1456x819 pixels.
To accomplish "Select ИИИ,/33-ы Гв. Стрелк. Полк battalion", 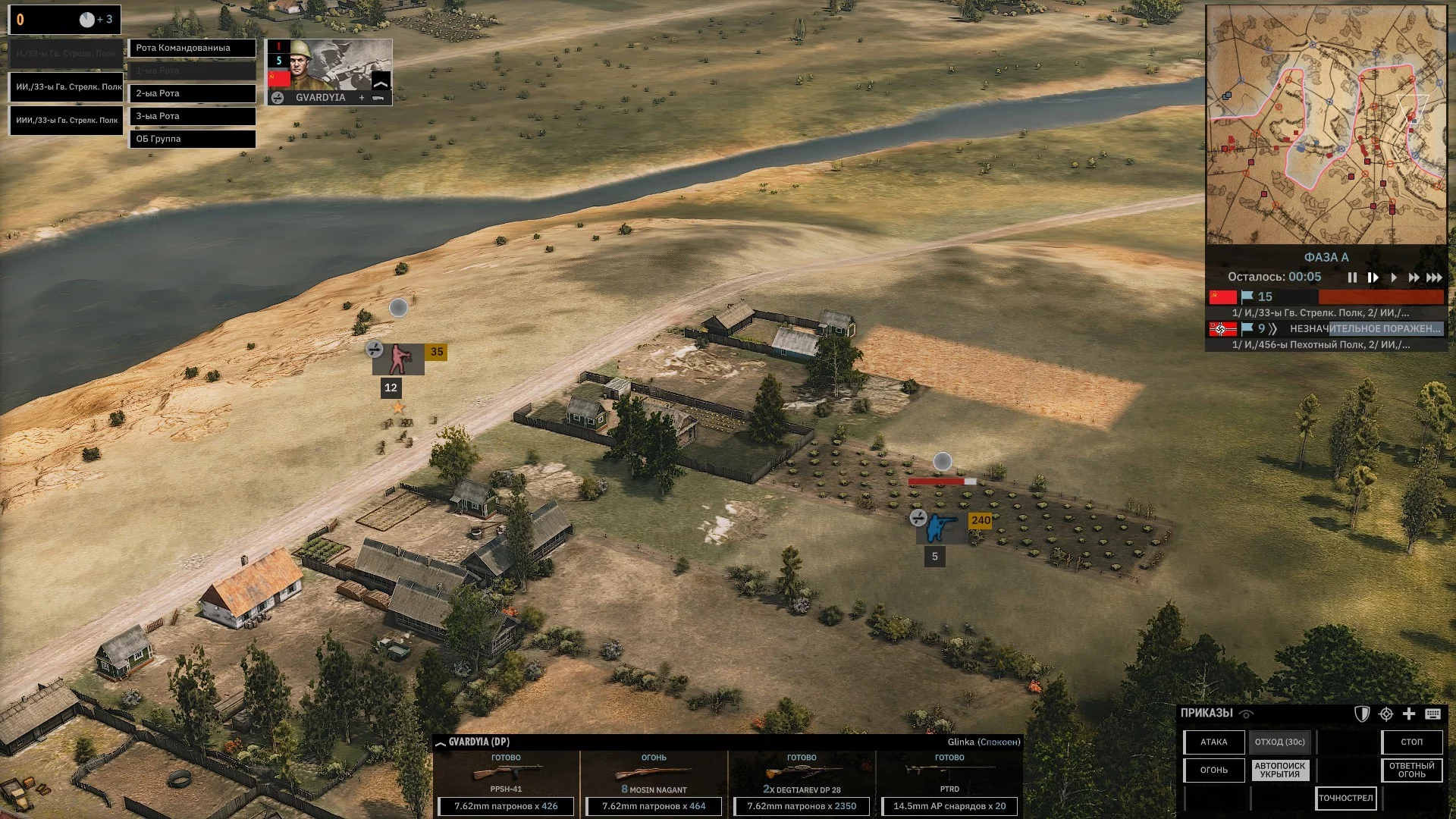I will coord(66,120).
